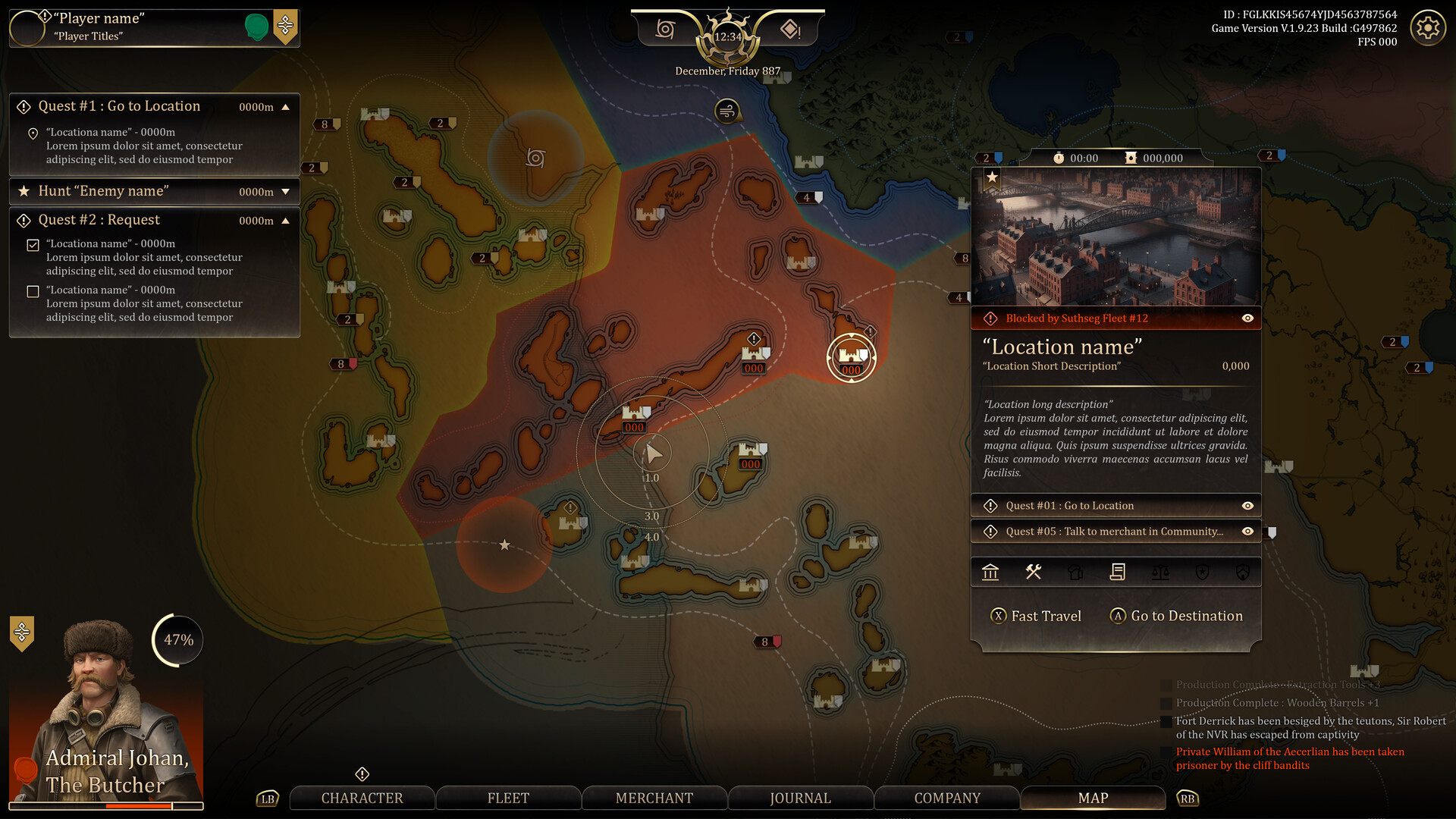Collapse Quest #1 Go to Location tracker
The image size is (1456, 819).
[286, 107]
